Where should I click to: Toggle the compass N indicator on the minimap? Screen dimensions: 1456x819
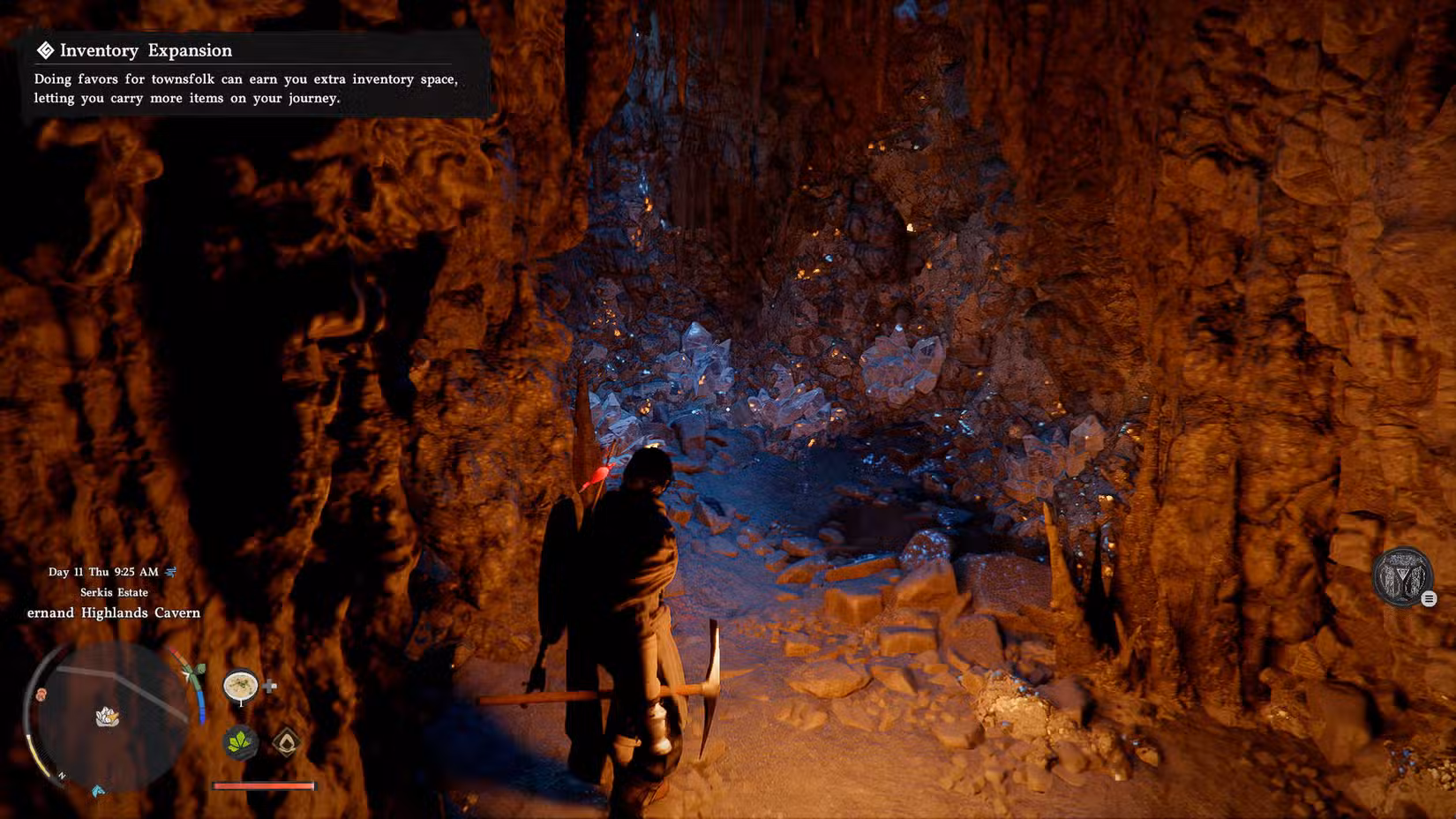62,775
